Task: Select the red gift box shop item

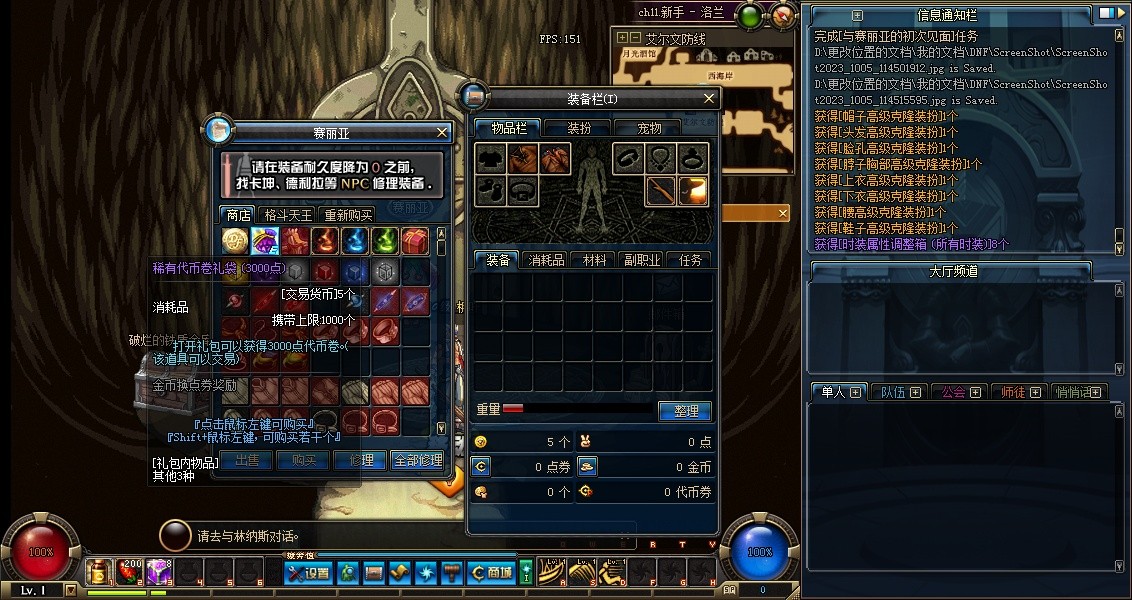Action: click(x=415, y=240)
